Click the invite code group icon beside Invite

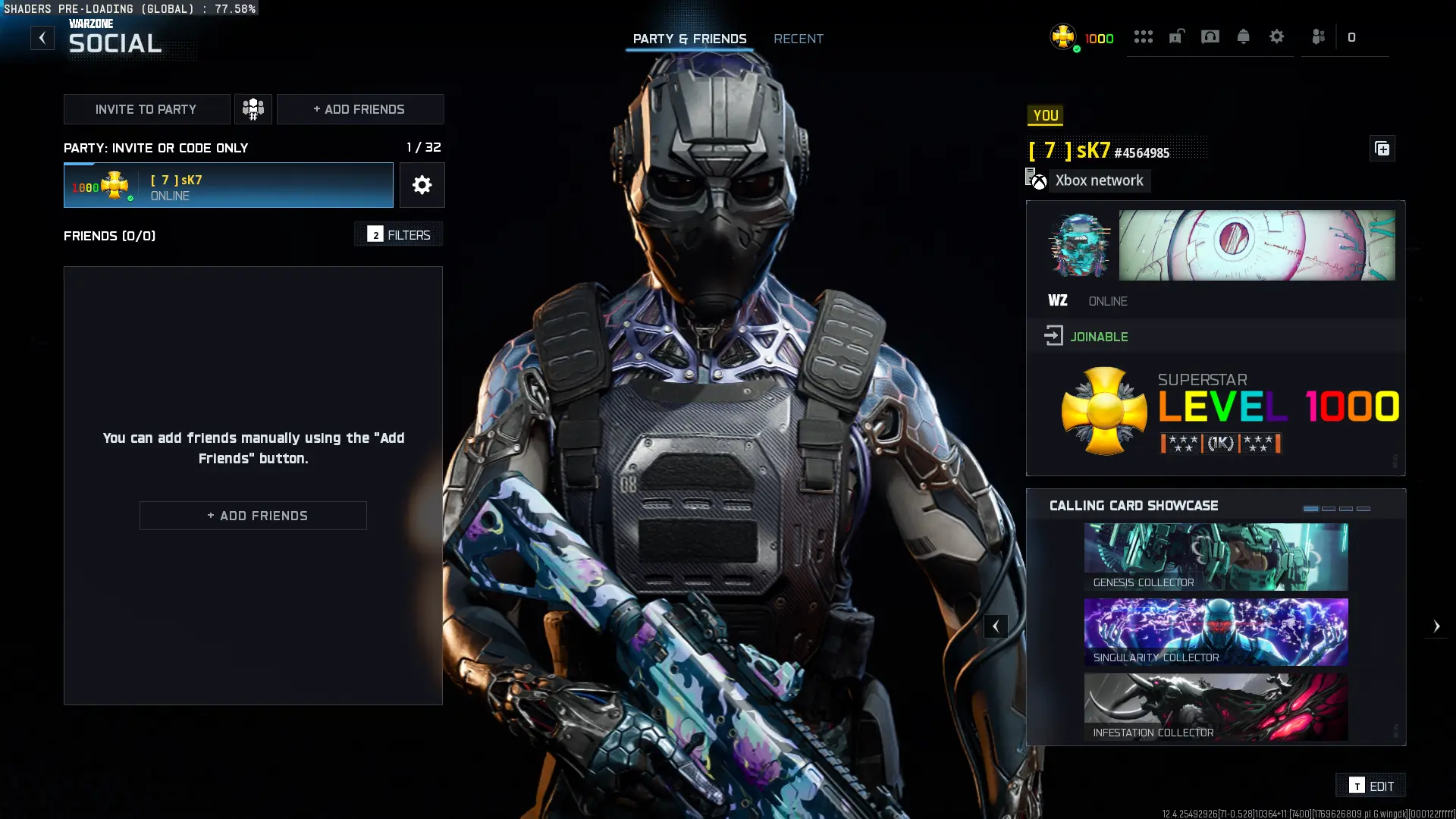click(x=253, y=108)
